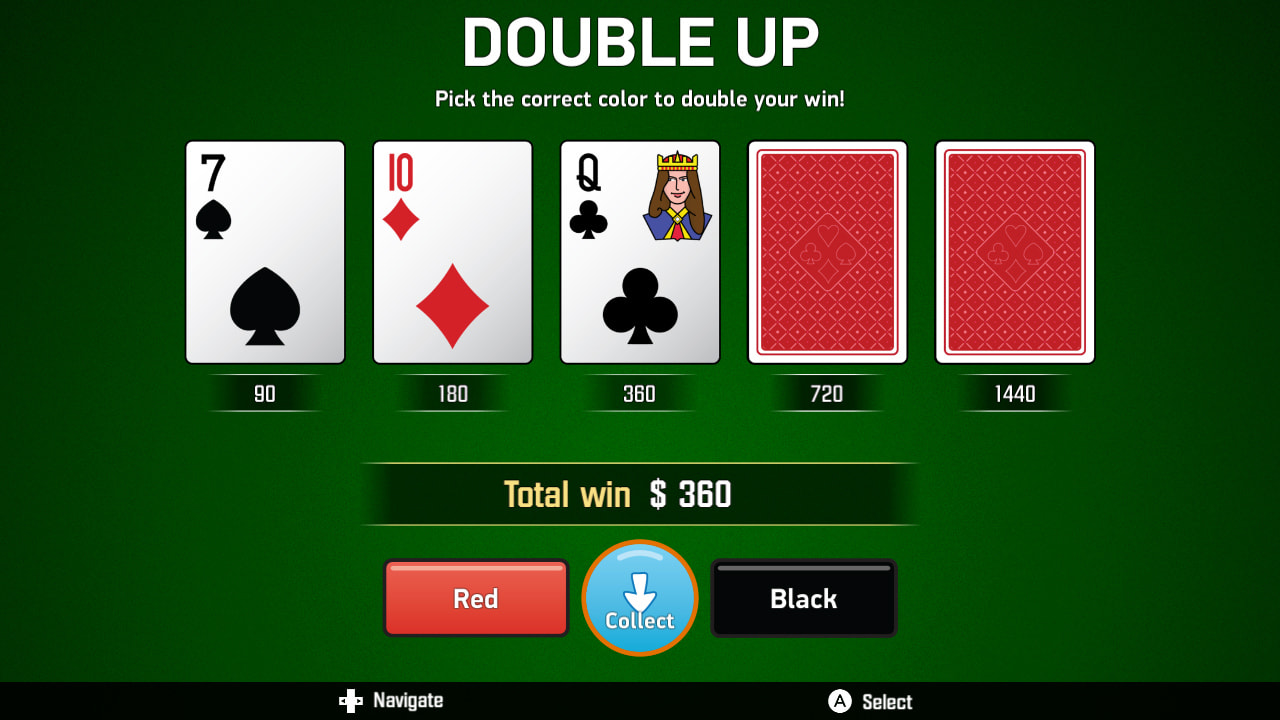1280x720 pixels.
Task: Click the 720 value label
Action: pyautogui.click(x=827, y=393)
